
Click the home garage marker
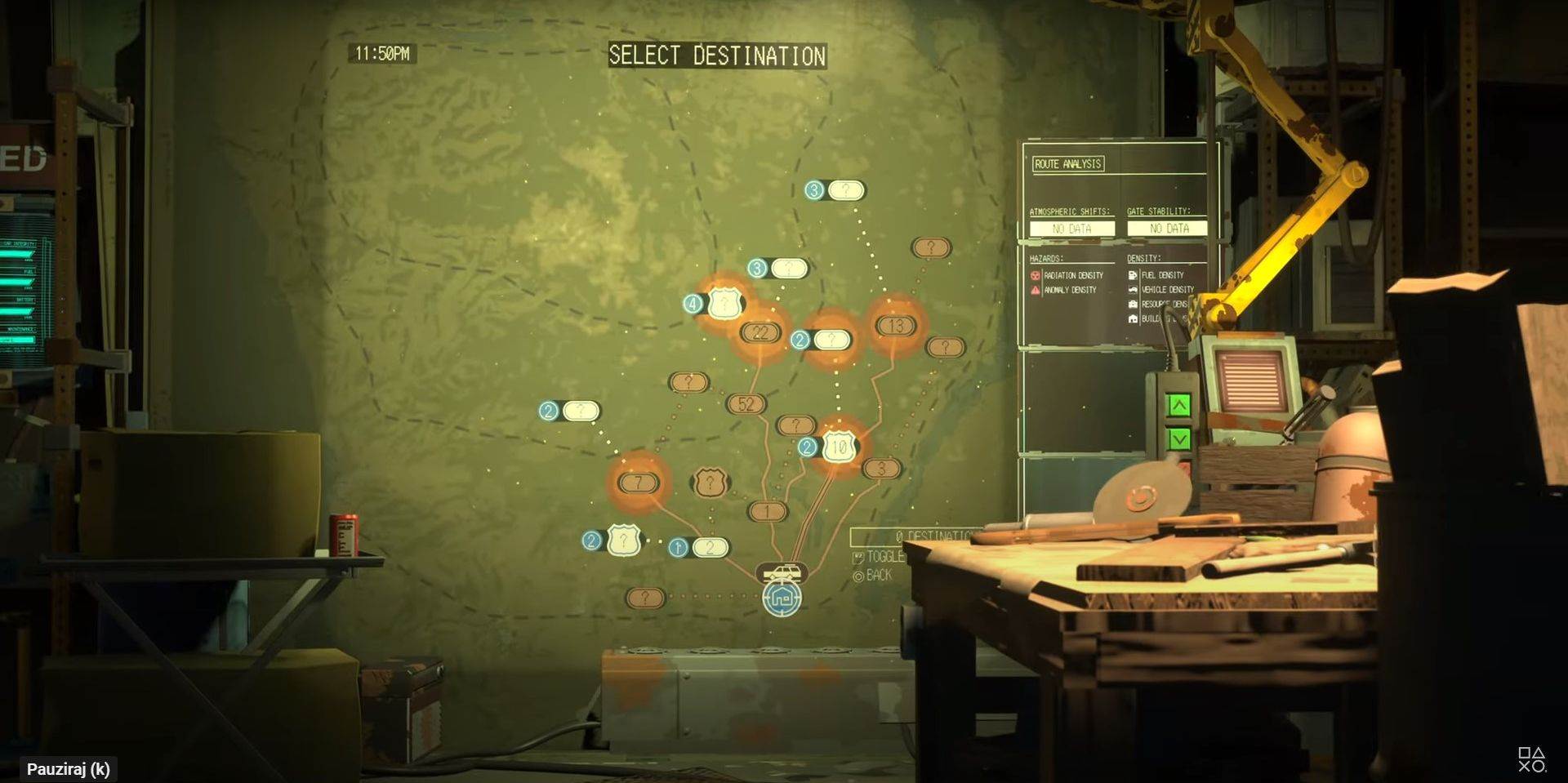click(x=782, y=598)
